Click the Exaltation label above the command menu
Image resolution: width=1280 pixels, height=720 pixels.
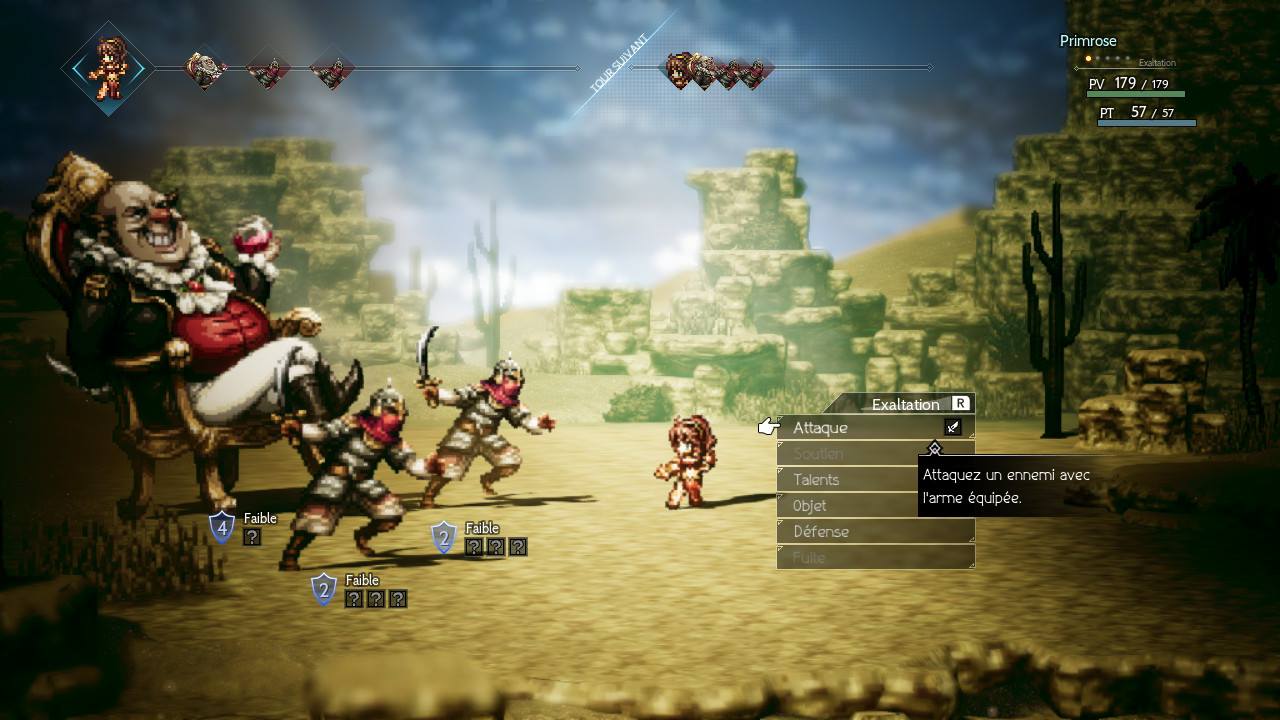(x=905, y=404)
